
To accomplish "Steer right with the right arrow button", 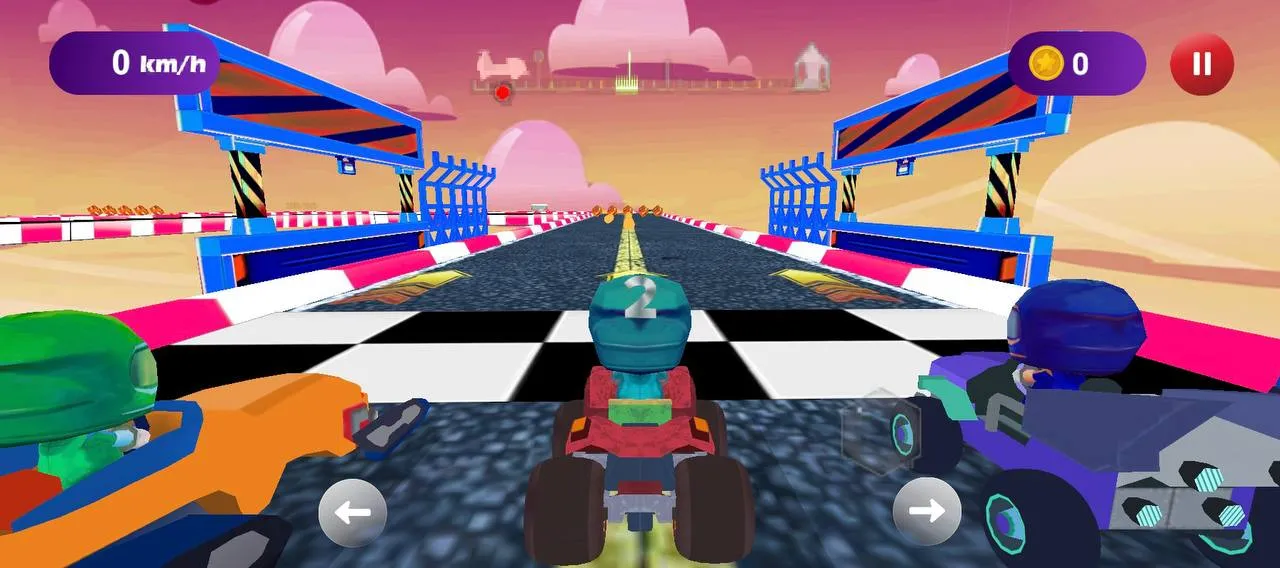I will point(927,512).
